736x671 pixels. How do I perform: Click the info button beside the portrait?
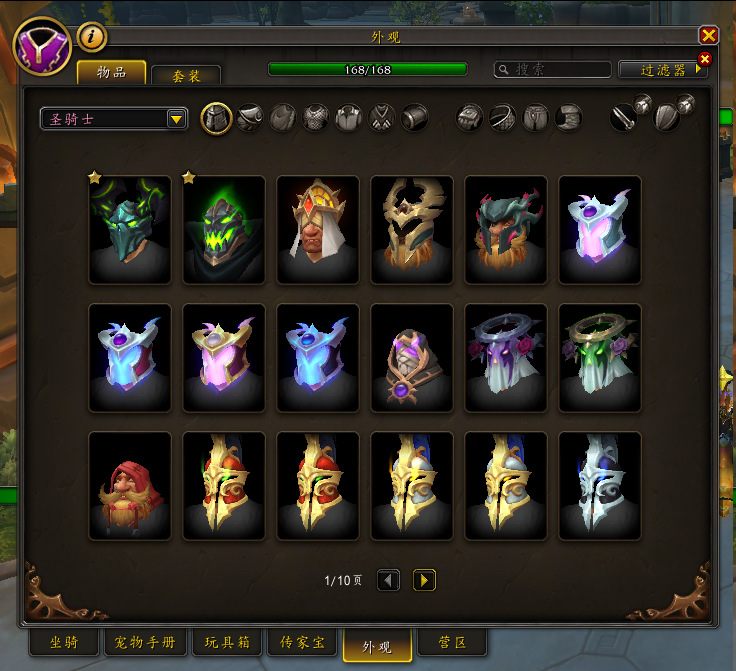pyautogui.click(x=91, y=37)
